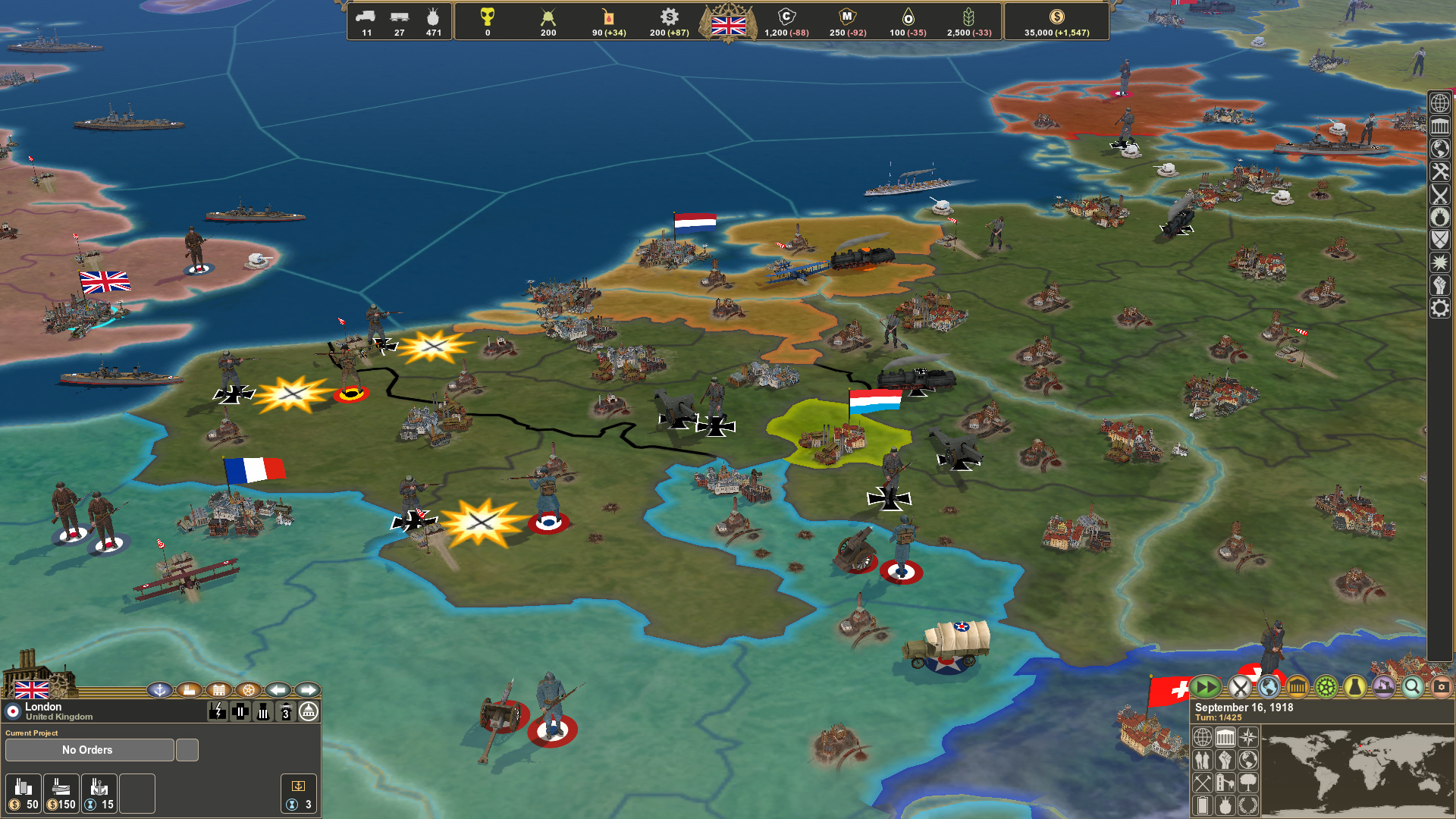Select the 150-cost aircraft production item

tap(61, 793)
